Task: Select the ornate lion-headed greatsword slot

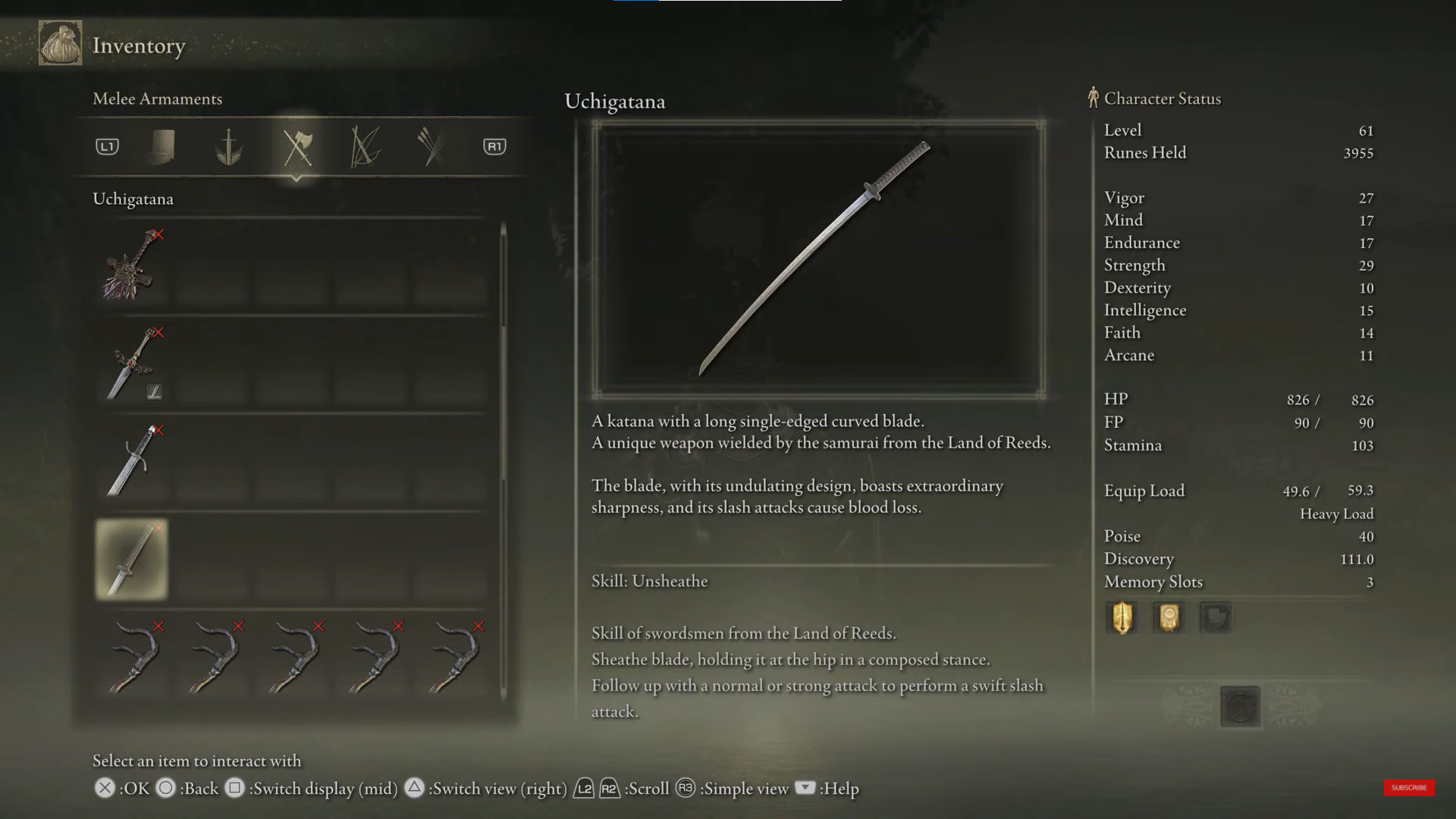Action: pyautogui.click(x=131, y=266)
